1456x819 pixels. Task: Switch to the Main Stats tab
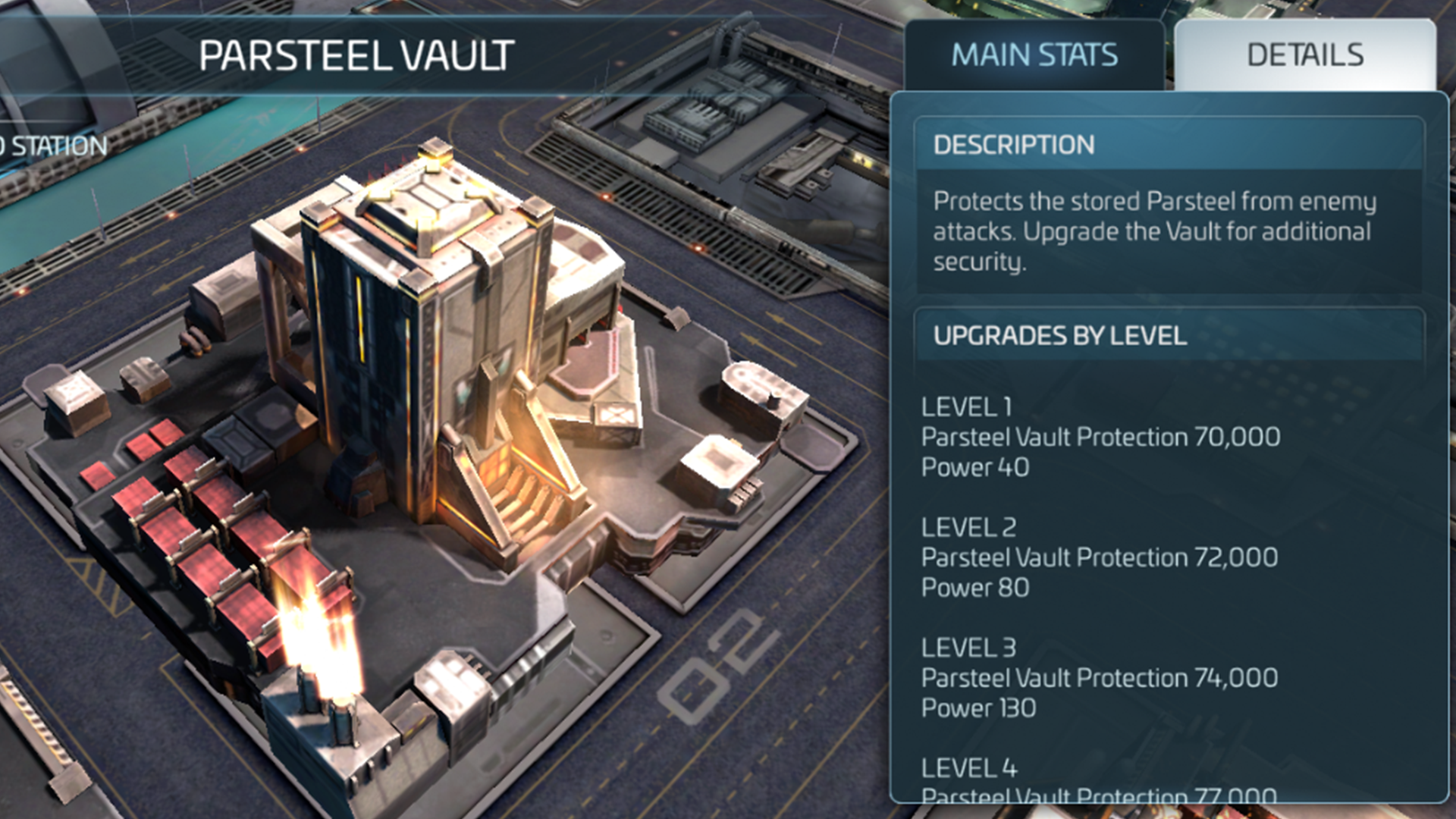pos(1034,55)
